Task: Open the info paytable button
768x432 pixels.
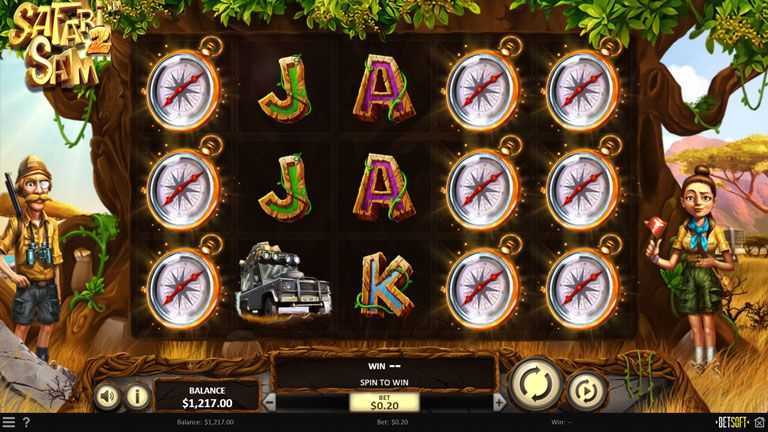Action: pos(138,396)
